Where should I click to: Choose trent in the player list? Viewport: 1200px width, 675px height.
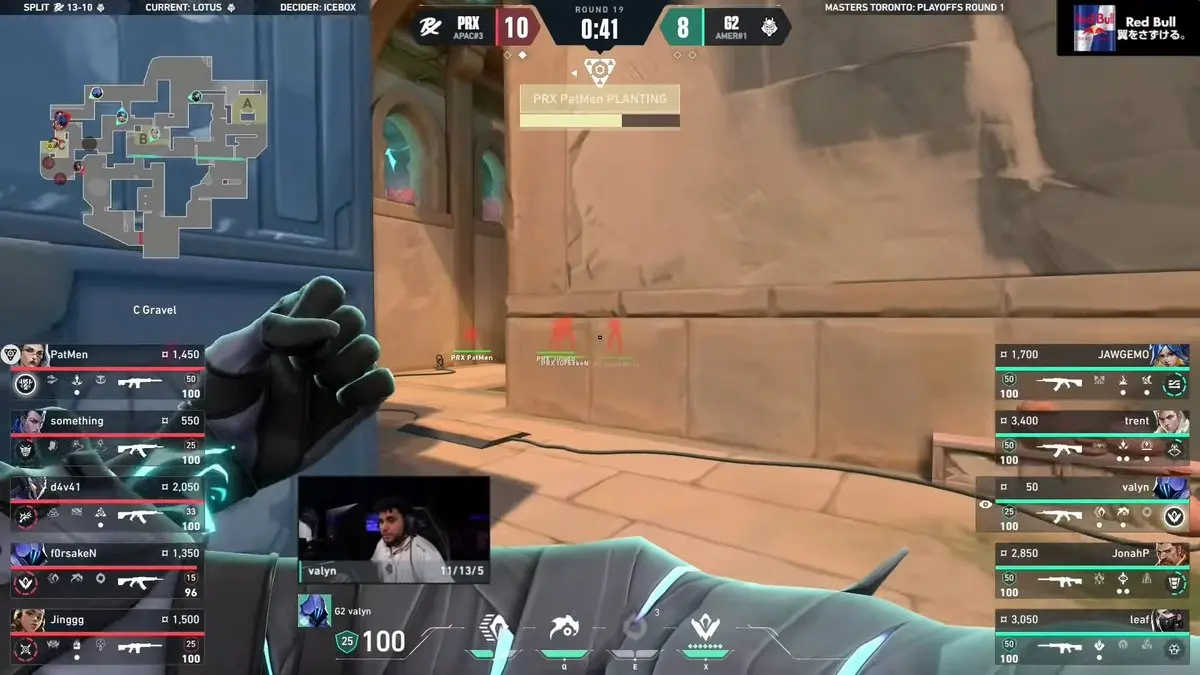[1092, 435]
